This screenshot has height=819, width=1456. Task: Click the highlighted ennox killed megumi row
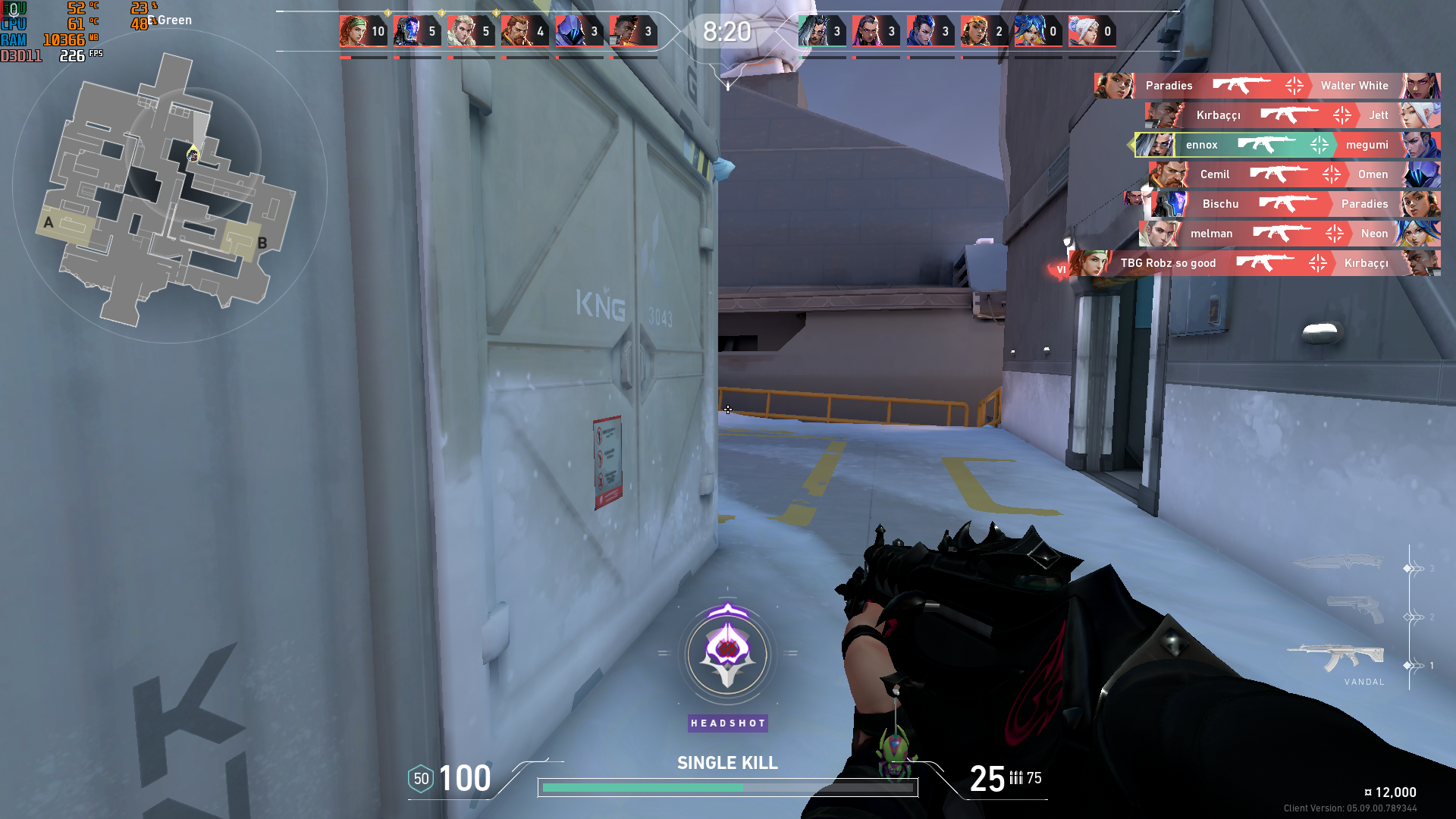tap(1286, 145)
